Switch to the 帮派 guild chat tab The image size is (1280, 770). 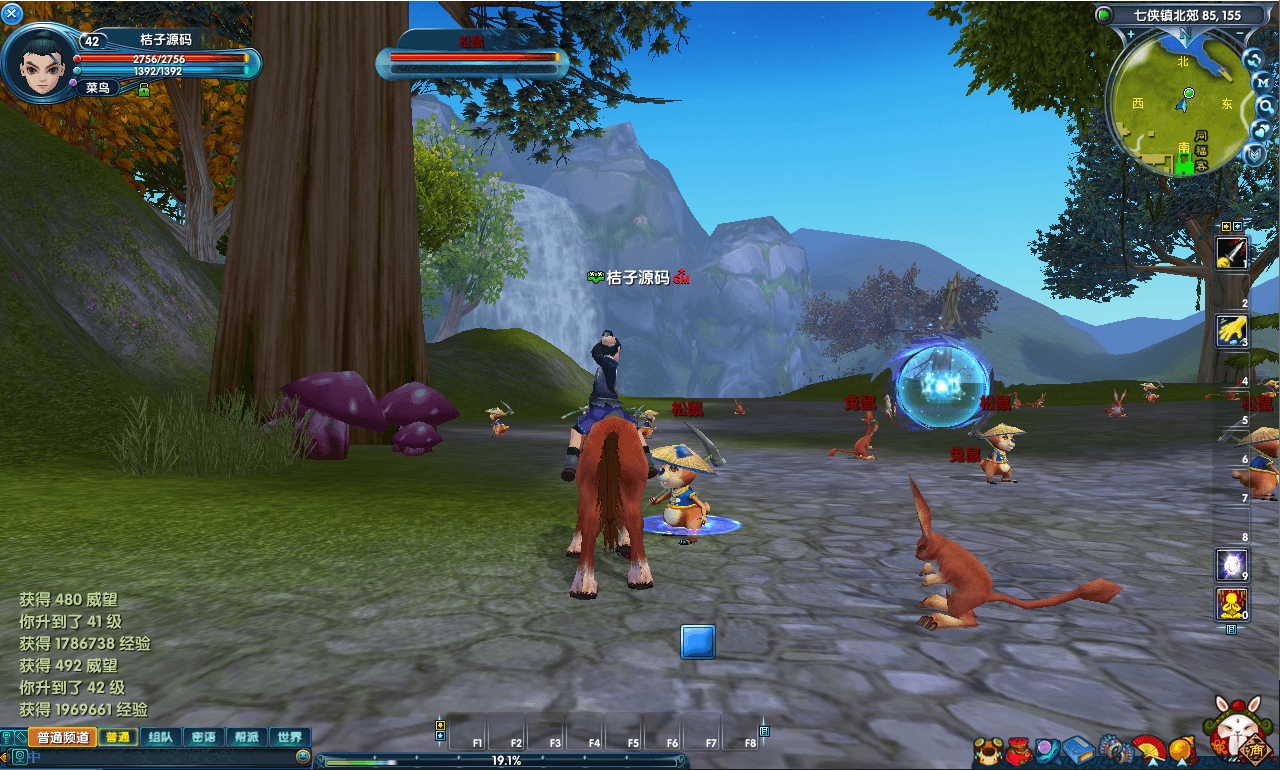[x=247, y=737]
